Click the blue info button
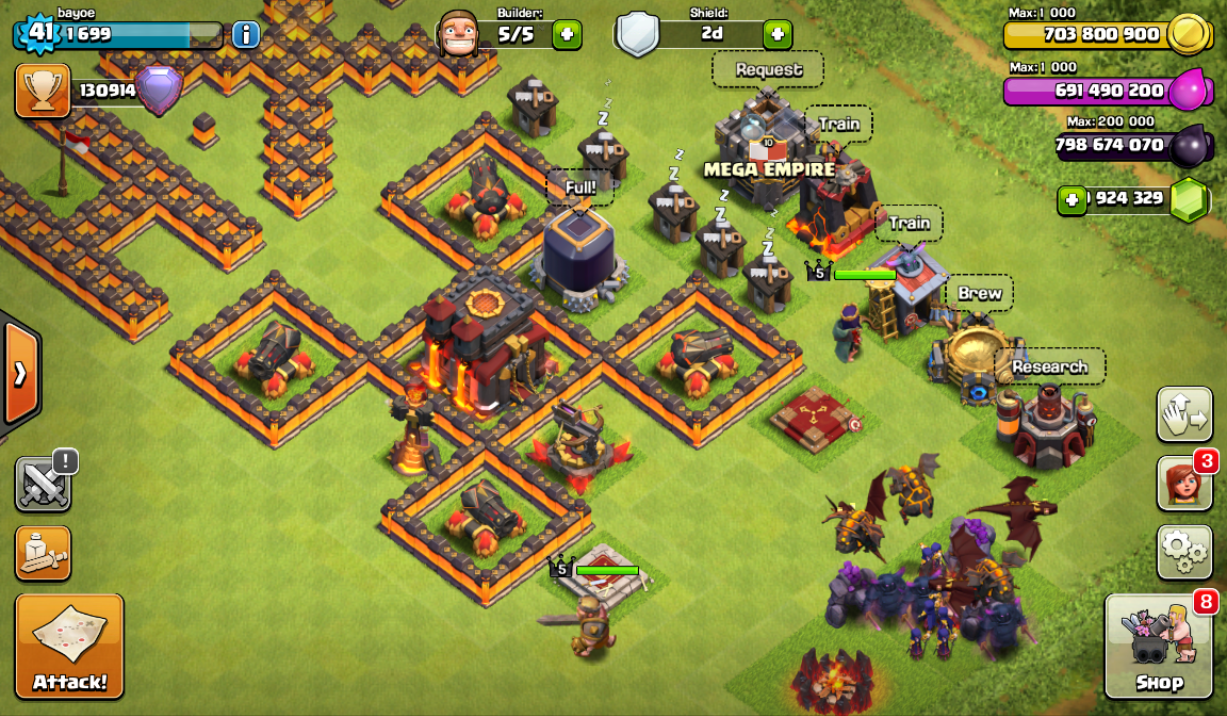The image size is (1227, 716). (x=245, y=35)
